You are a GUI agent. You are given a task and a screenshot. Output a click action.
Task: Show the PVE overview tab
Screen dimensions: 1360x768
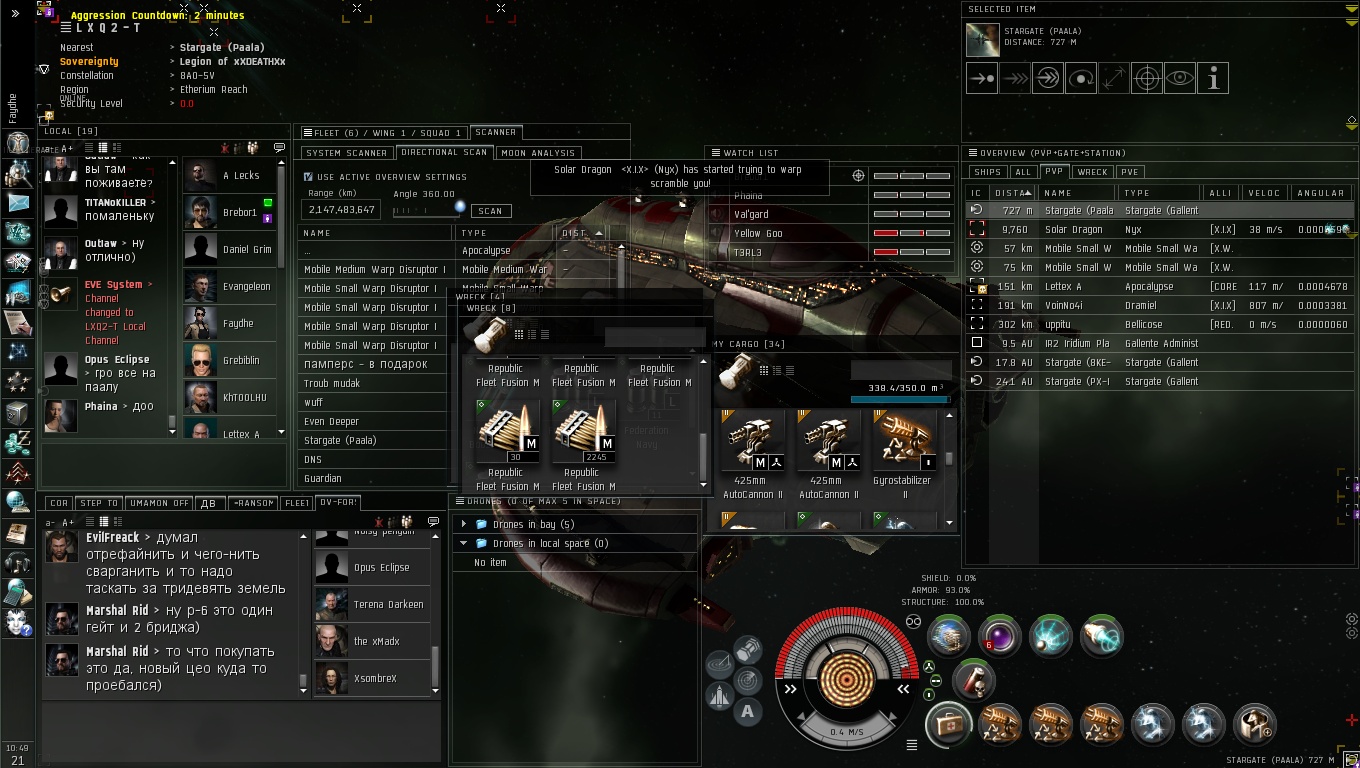[1129, 172]
